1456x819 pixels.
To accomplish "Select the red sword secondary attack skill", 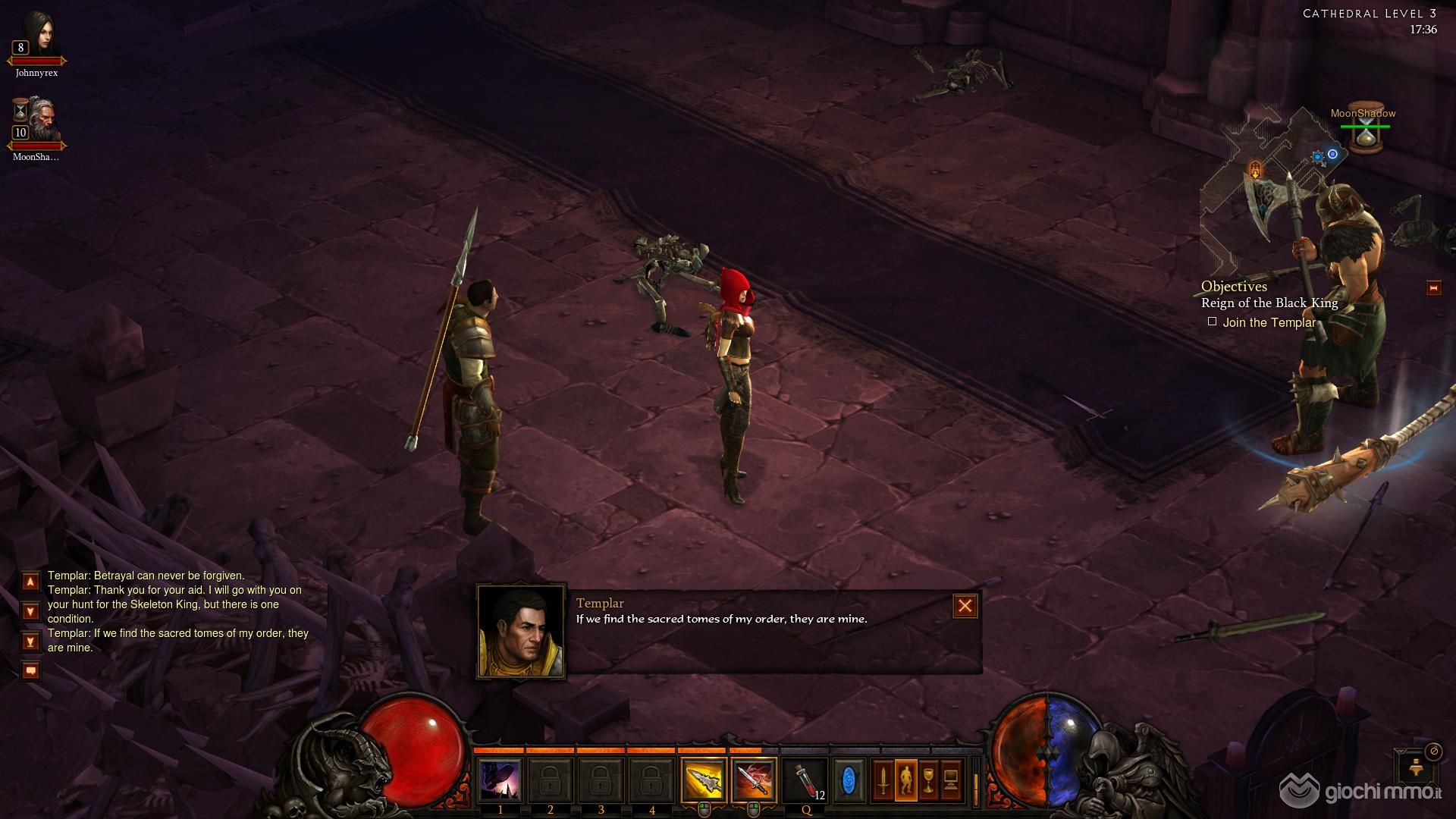I will click(754, 780).
